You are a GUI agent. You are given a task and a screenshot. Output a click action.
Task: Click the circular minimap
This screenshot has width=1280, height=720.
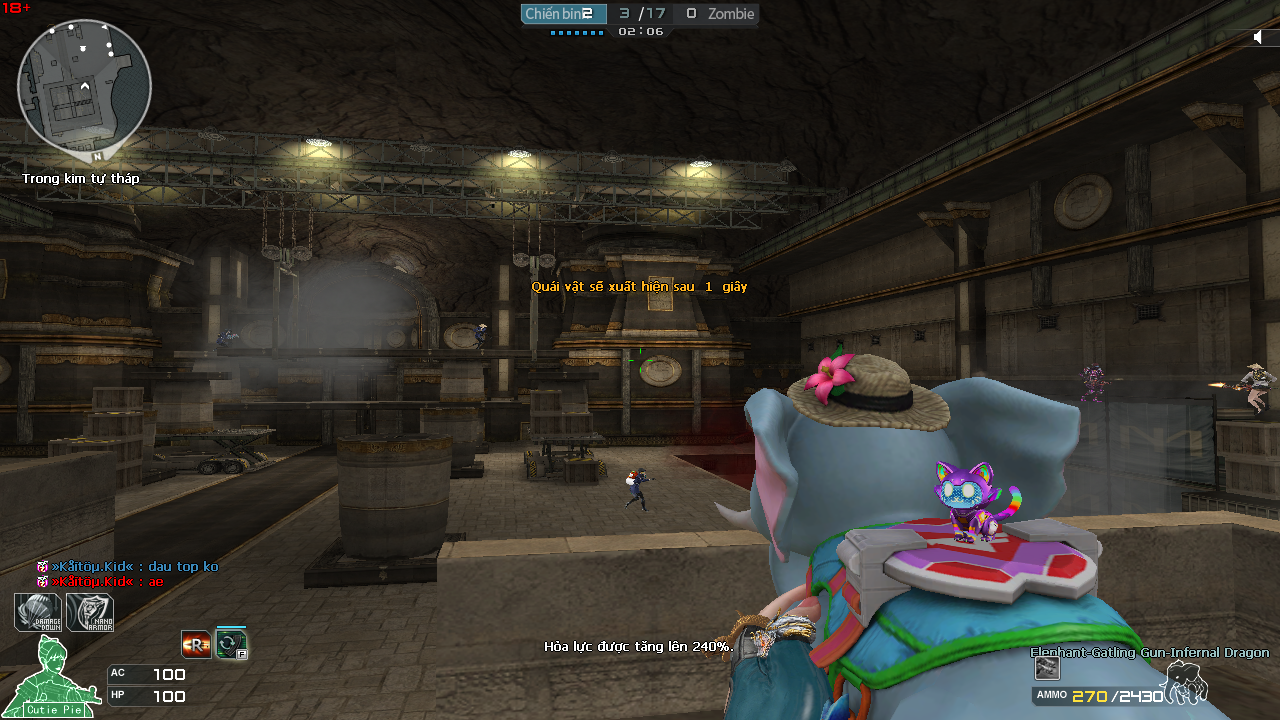click(x=84, y=84)
